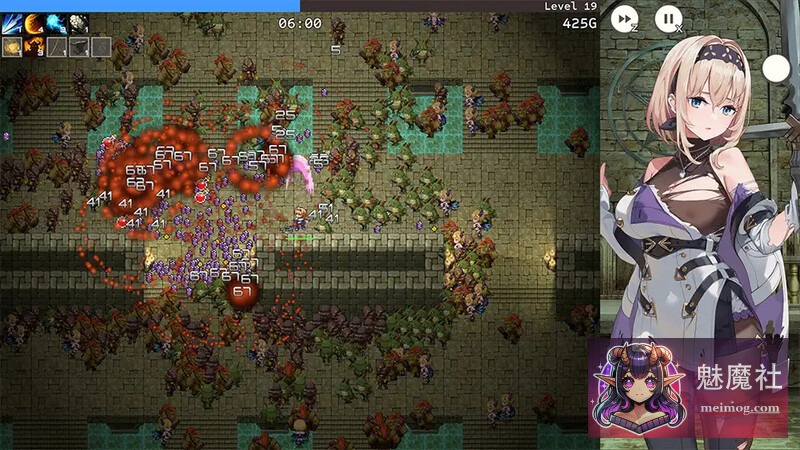This screenshot has width=800, height=450.
Task: Select the flaming demon passive icon
Action: (x=34, y=46)
